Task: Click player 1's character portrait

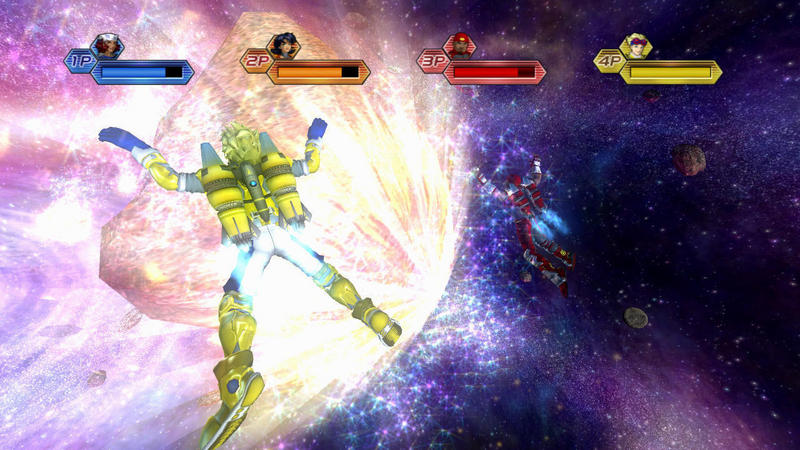Action: click(107, 46)
